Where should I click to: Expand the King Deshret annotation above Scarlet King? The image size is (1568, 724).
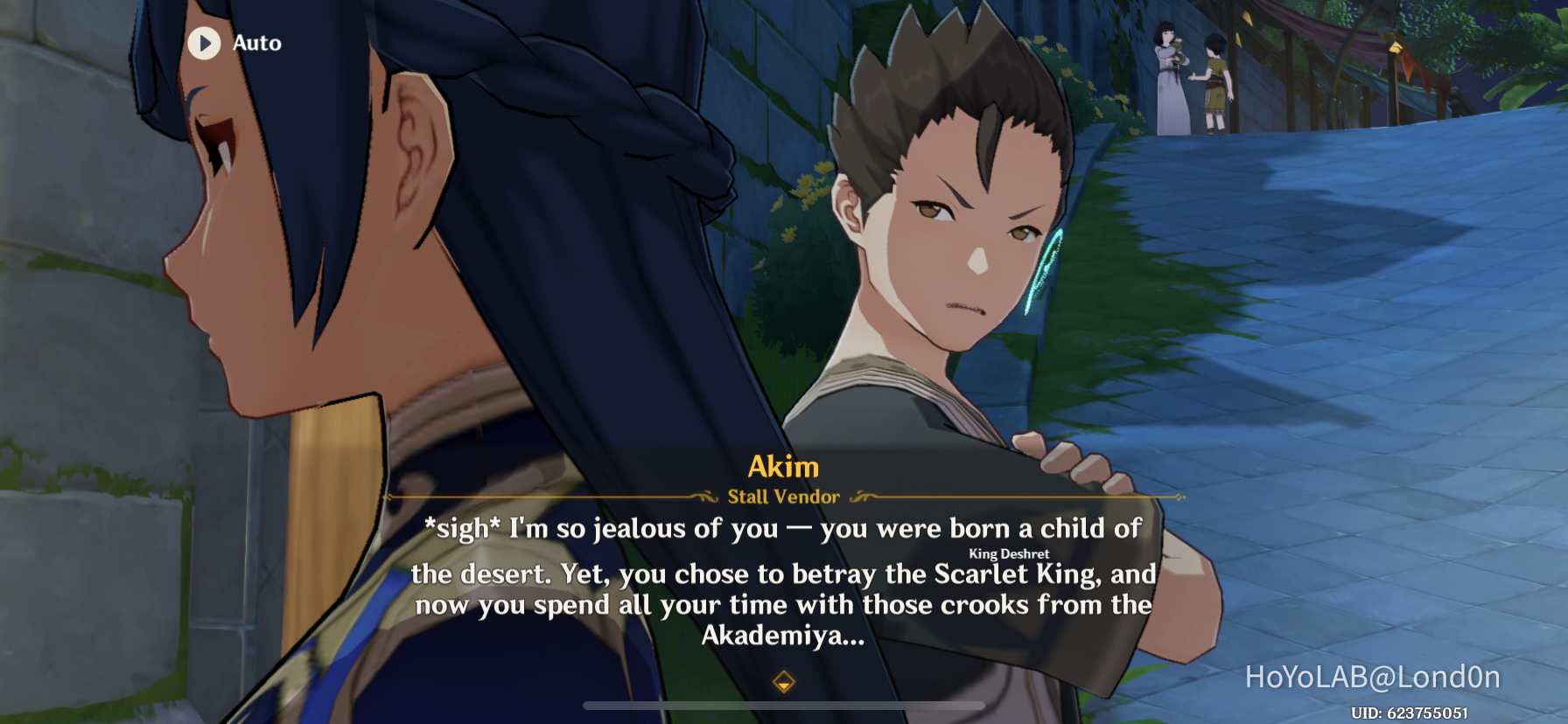click(x=1008, y=553)
